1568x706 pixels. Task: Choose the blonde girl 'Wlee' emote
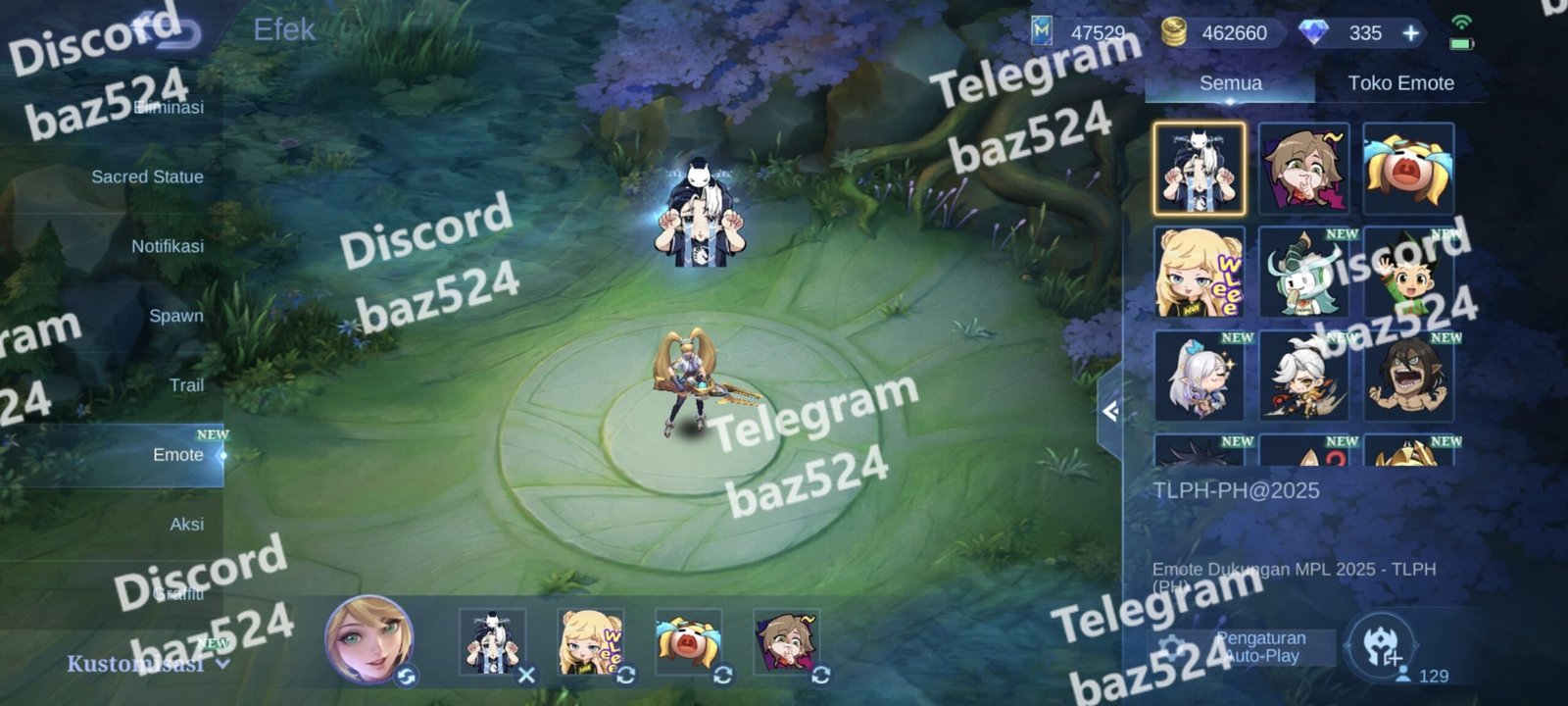pos(1200,273)
